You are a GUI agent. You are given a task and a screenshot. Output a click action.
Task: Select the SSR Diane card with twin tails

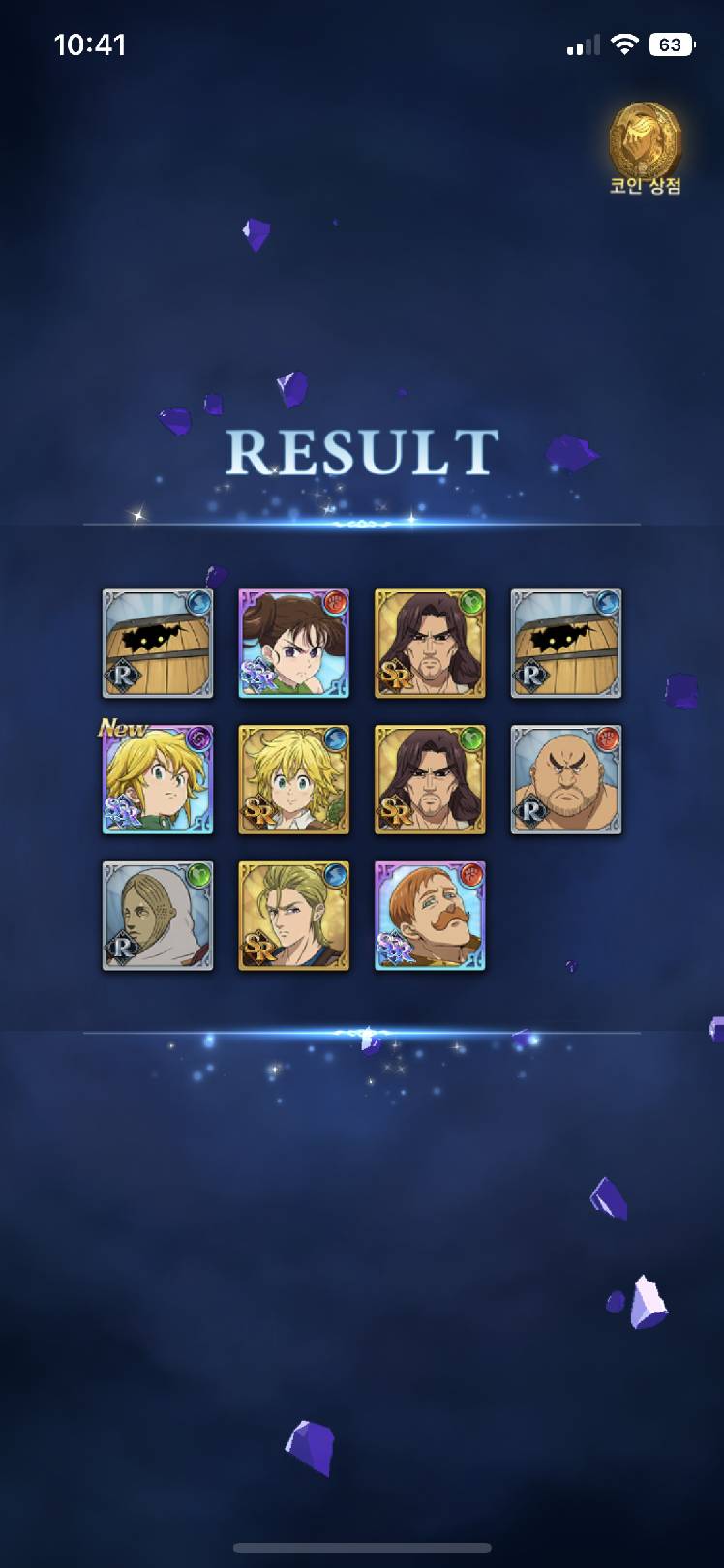(x=293, y=644)
